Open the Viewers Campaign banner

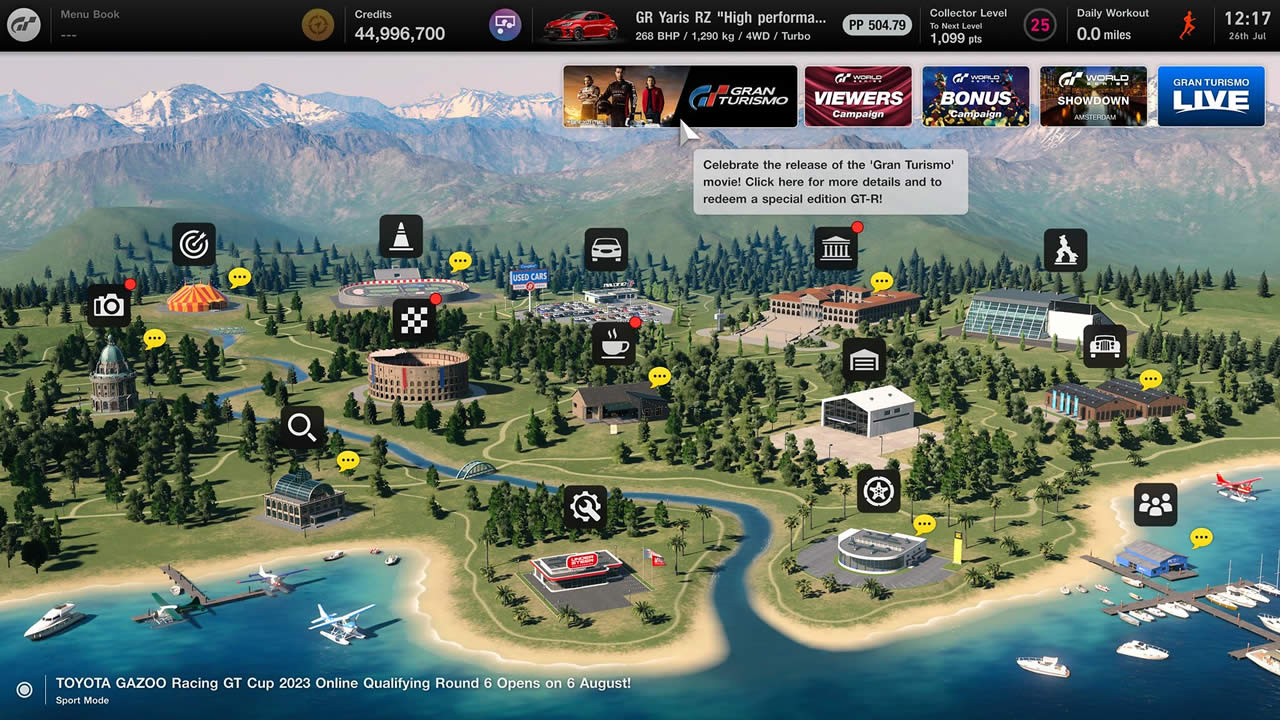tap(858, 96)
